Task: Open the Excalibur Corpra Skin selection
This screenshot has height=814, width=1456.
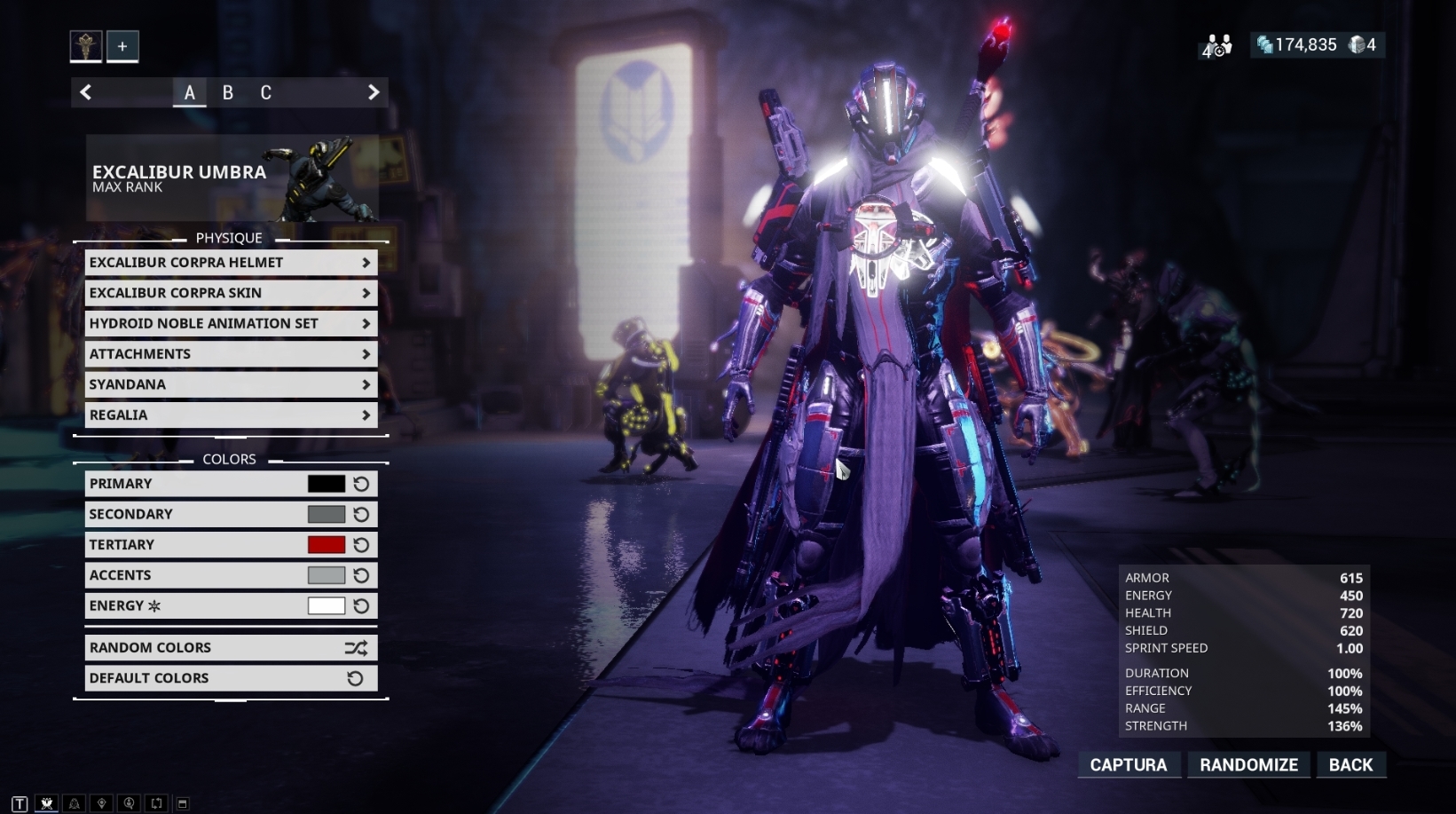Action: (231, 293)
